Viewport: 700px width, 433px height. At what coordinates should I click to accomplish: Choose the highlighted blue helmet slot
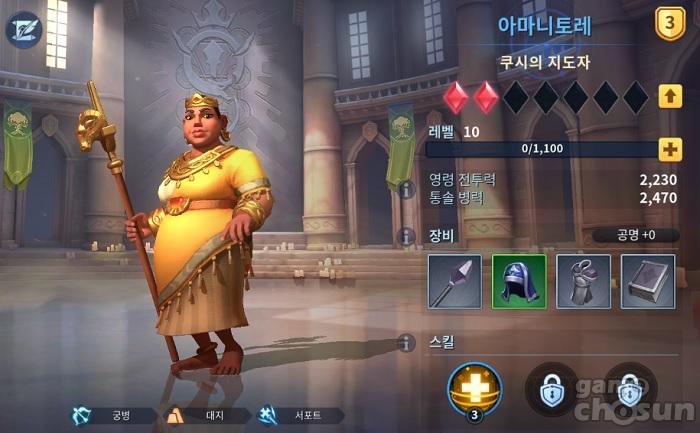click(x=519, y=281)
